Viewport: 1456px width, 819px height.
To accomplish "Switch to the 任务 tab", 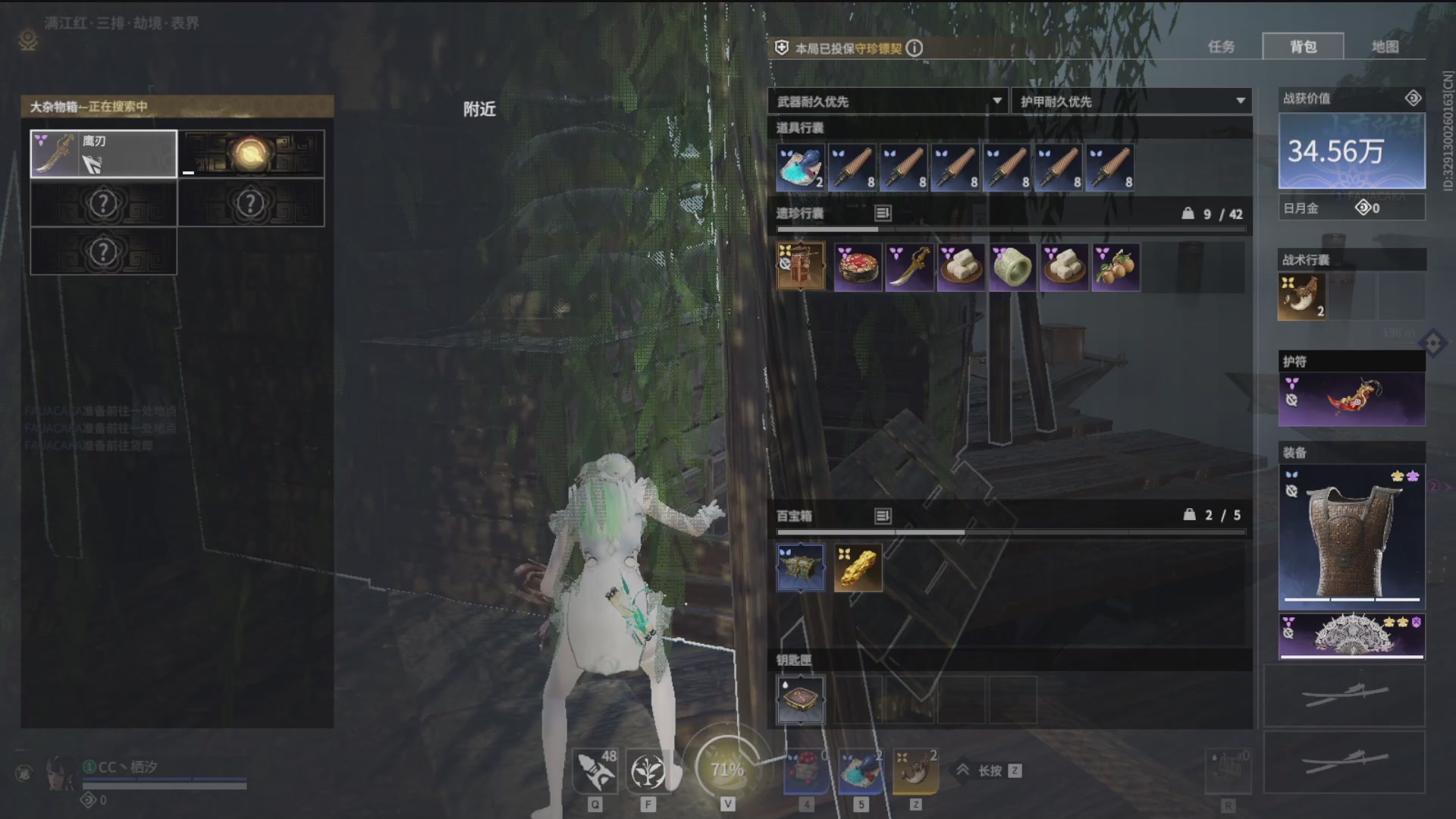I will click(x=1221, y=47).
